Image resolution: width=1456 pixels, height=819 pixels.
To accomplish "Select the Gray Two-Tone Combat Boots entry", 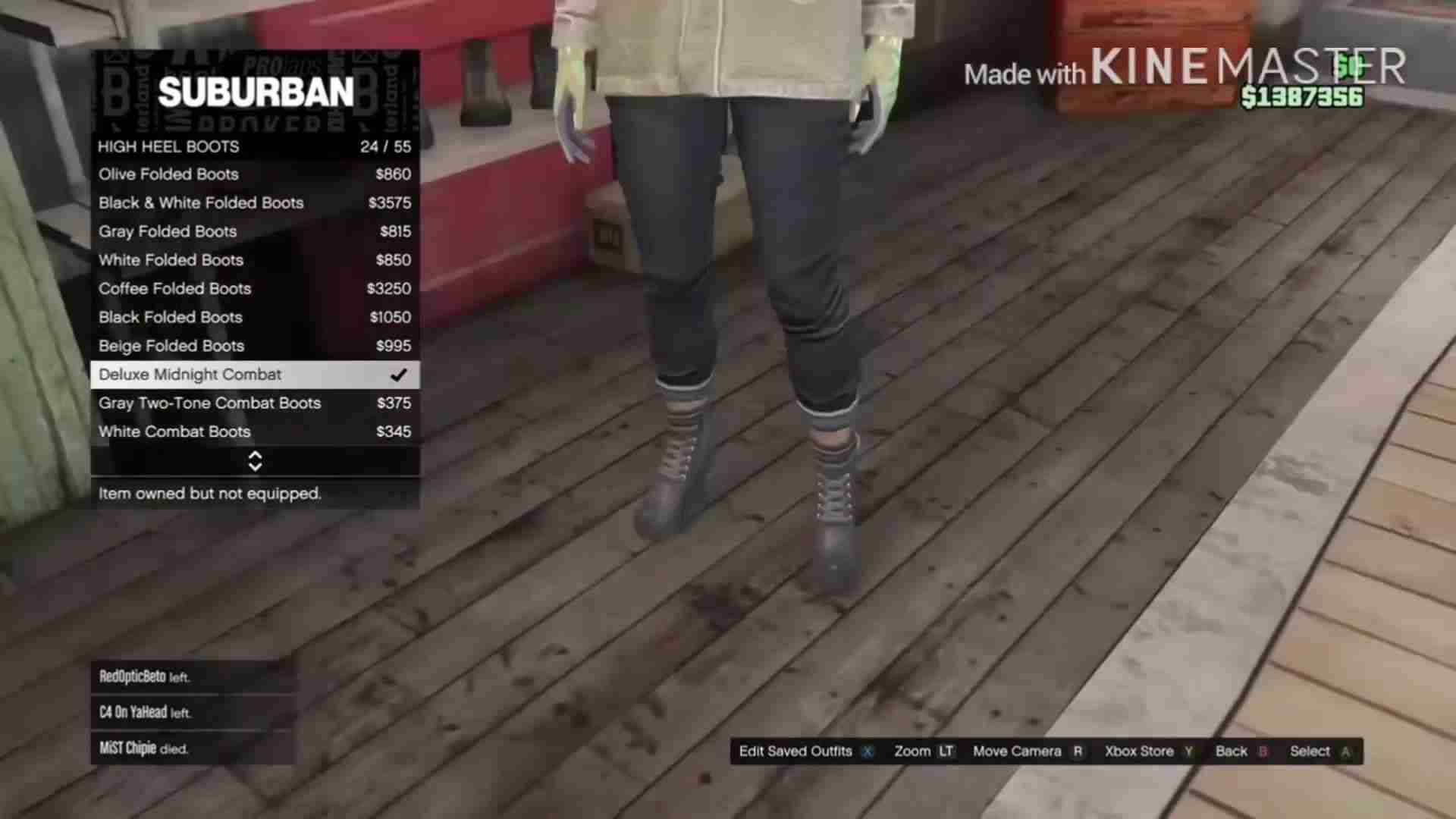I will (x=209, y=403).
